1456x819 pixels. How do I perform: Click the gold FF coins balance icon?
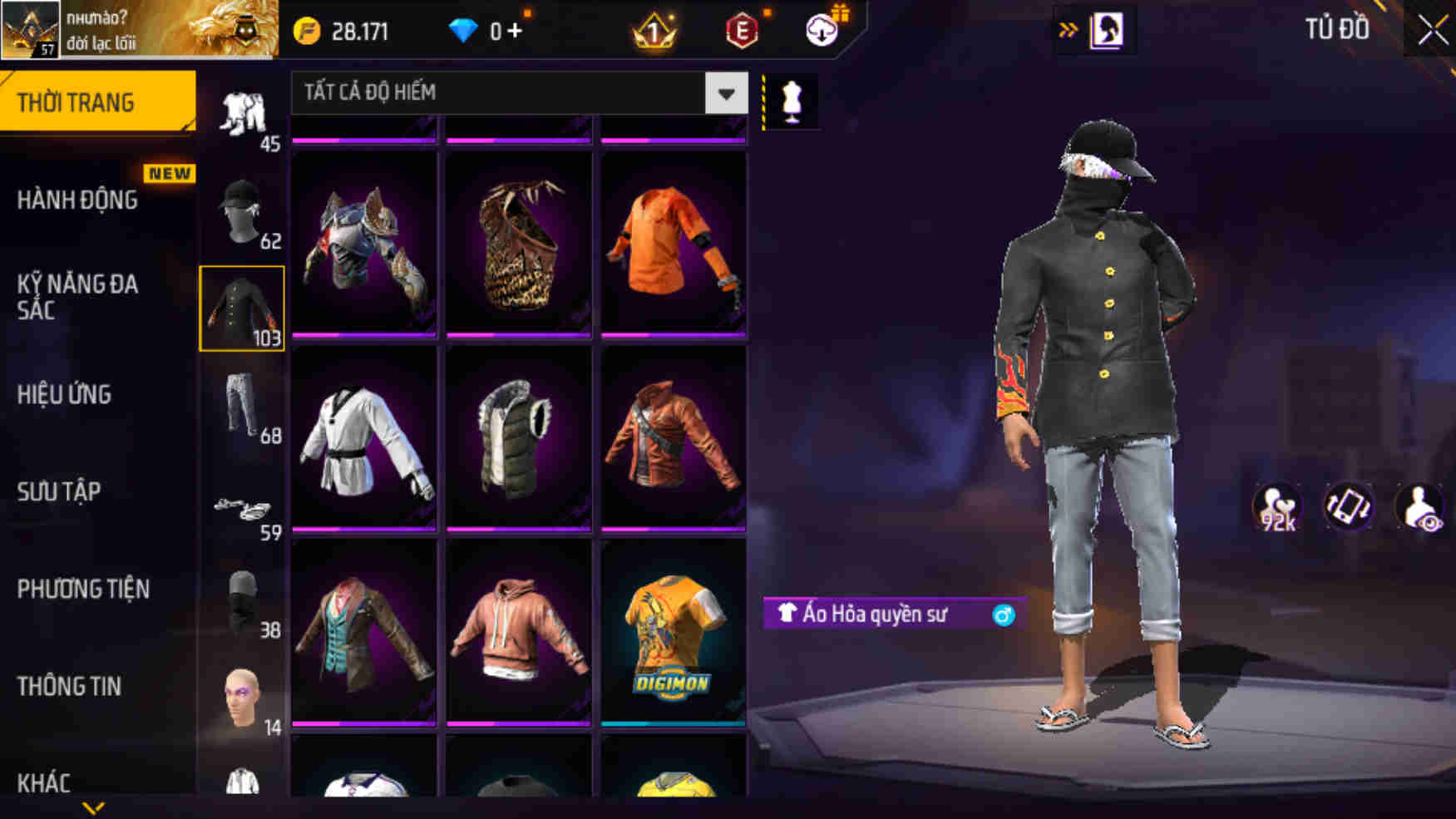pos(308,30)
